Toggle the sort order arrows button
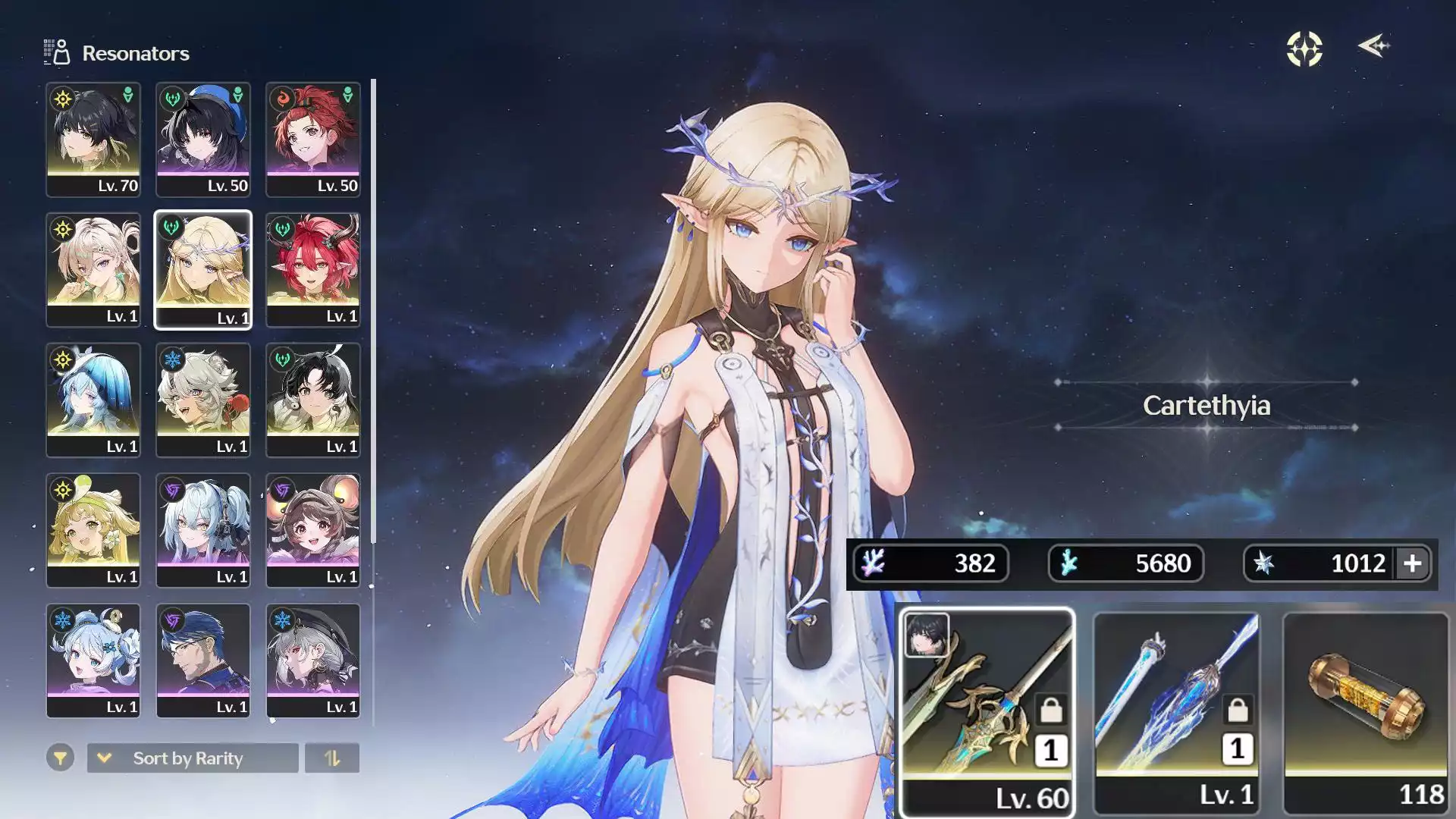This screenshot has width=1456, height=819. pyautogui.click(x=332, y=758)
